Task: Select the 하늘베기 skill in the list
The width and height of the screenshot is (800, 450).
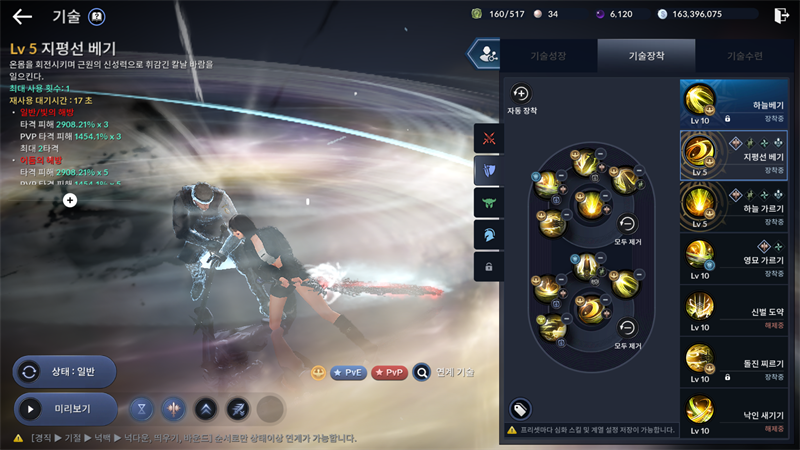Action: [x=739, y=104]
